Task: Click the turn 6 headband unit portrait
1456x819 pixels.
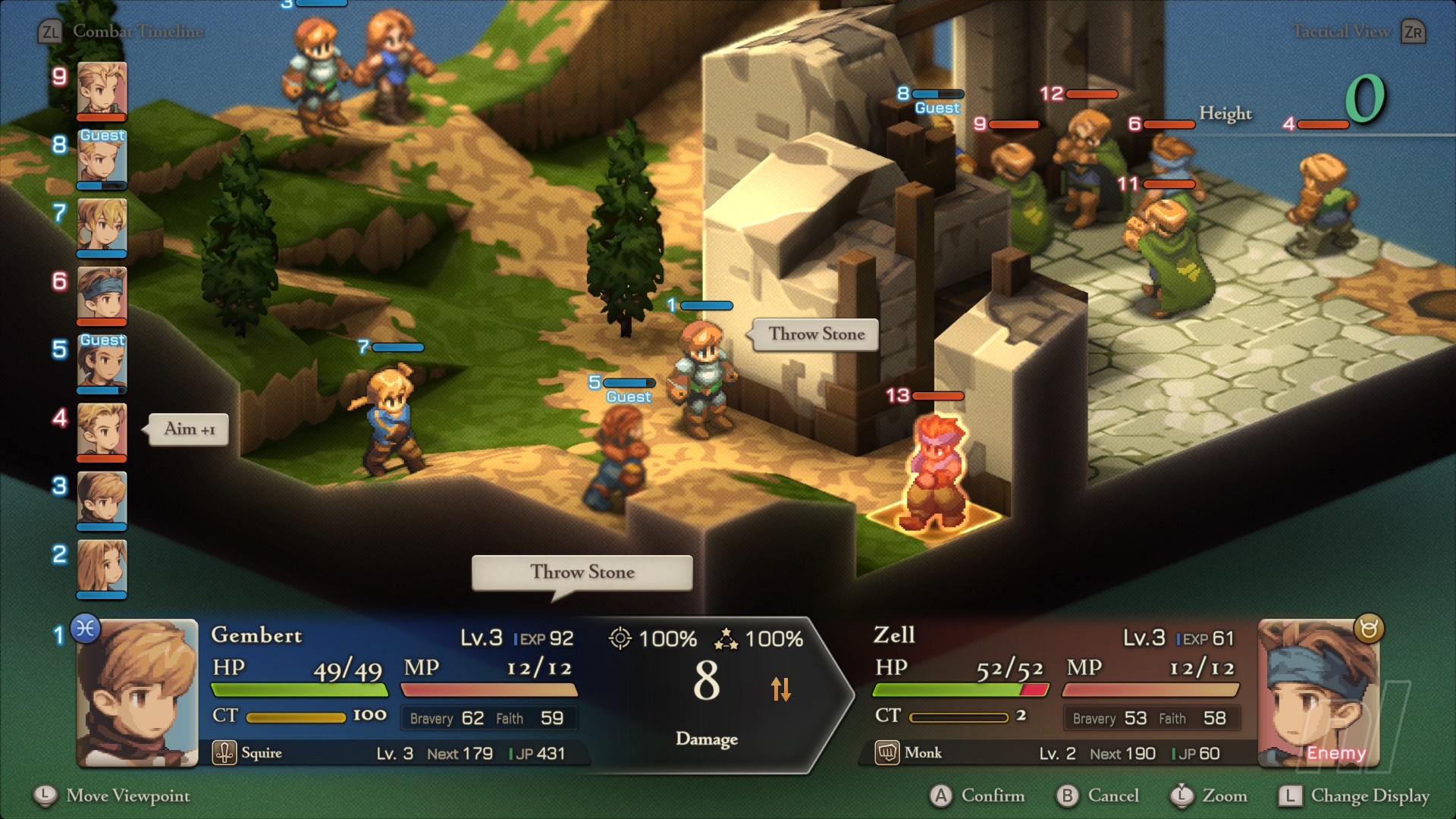Action: 102,294
